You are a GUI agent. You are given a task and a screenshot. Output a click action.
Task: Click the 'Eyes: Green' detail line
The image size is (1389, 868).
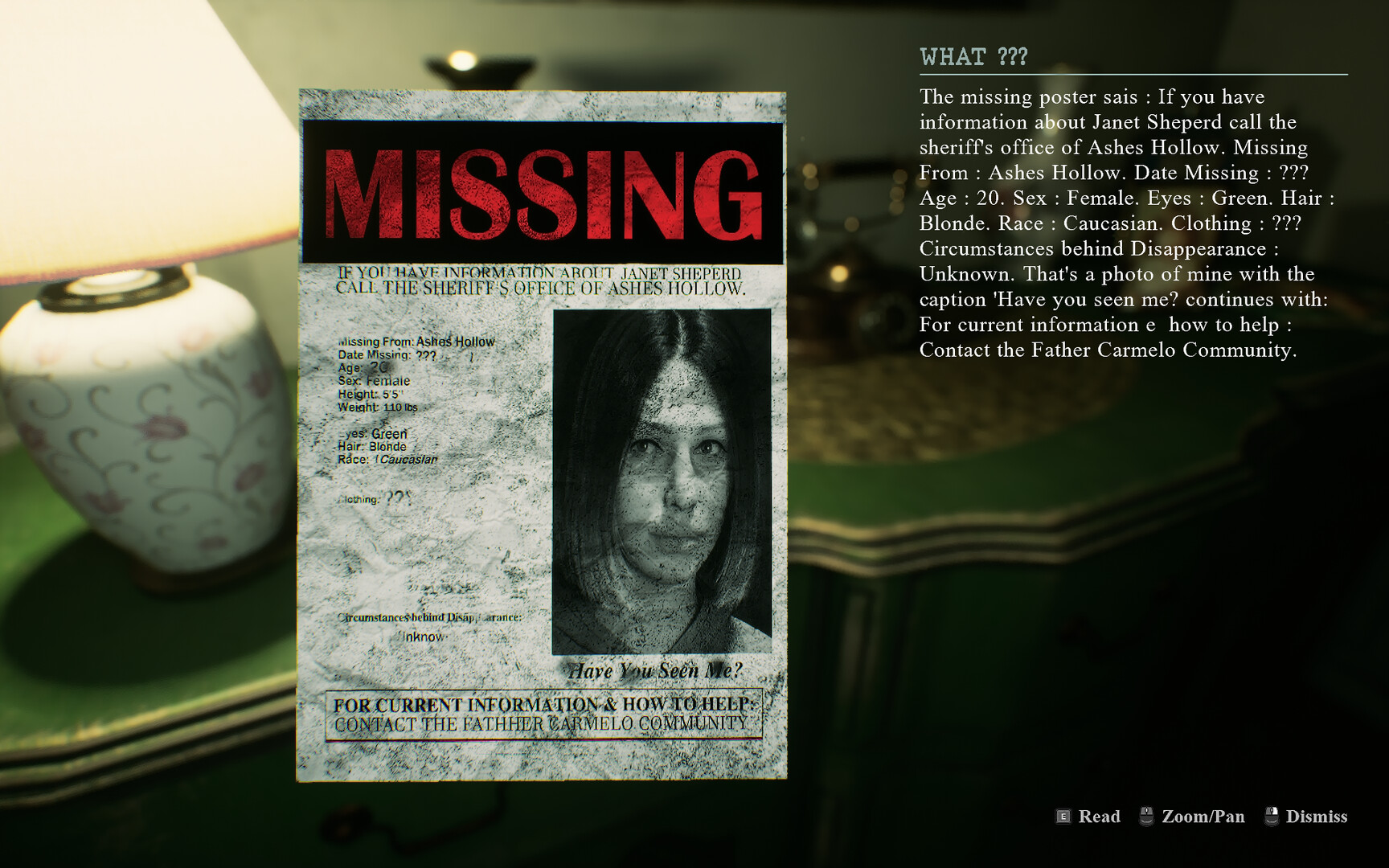374,434
